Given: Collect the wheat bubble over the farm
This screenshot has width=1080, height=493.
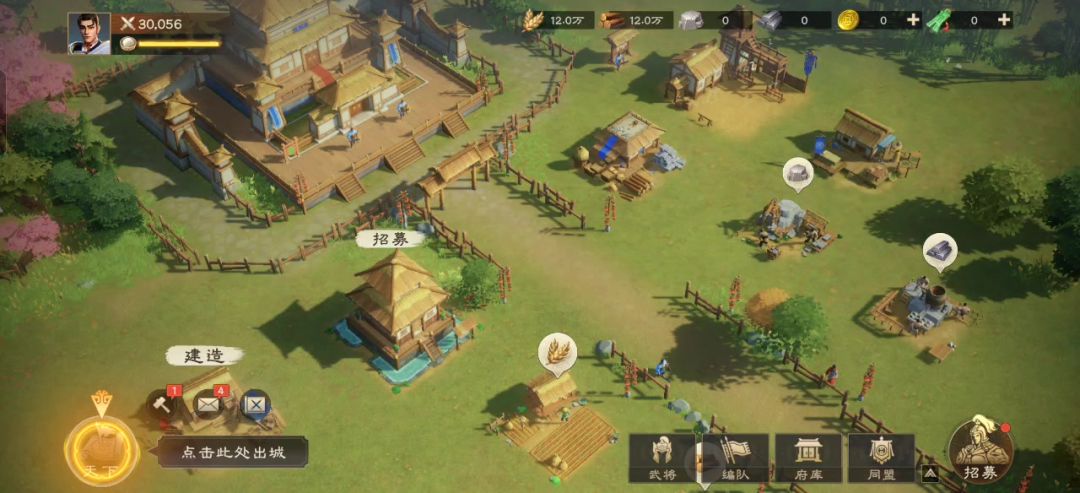Looking at the screenshot, I should [557, 351].
